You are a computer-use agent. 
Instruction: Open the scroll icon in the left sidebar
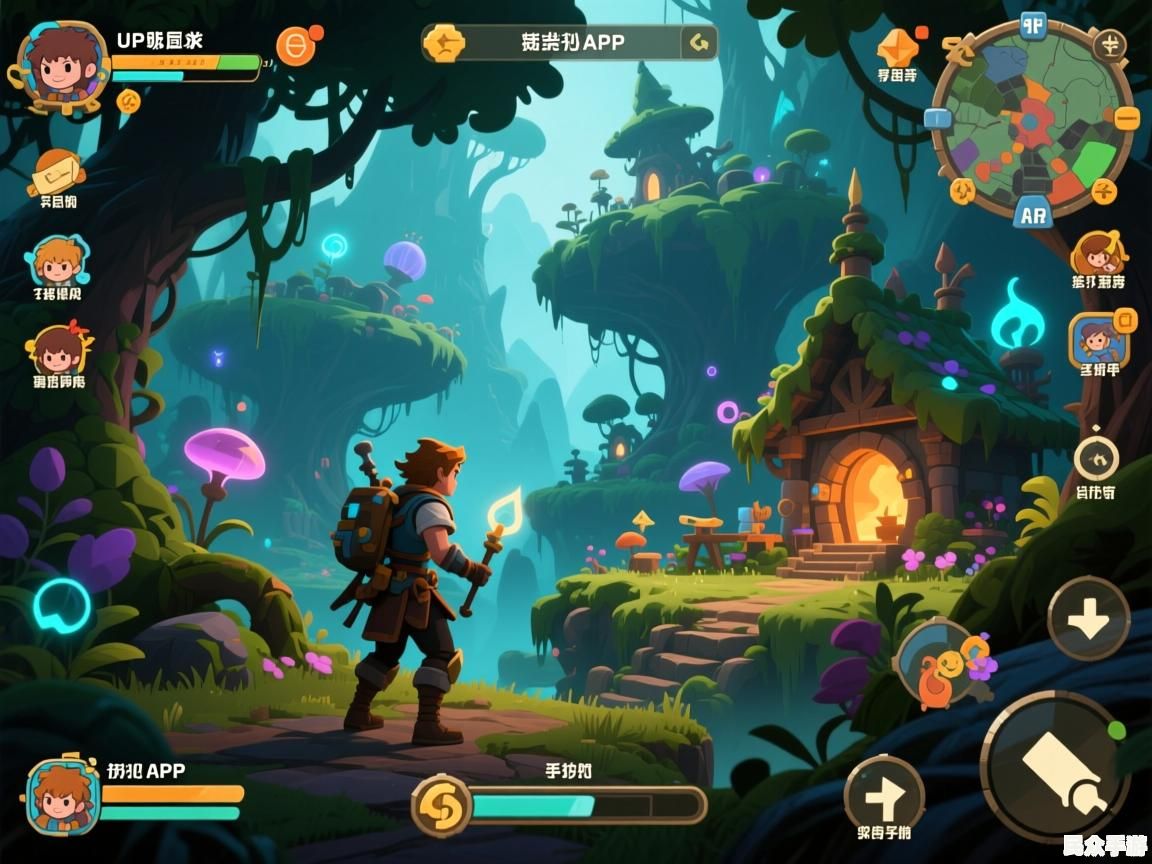pos(57,172)
